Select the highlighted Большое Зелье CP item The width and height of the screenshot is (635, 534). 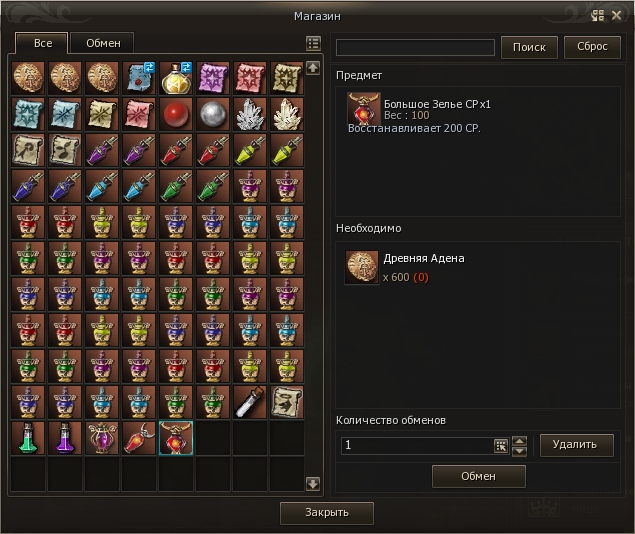point(175,438)
